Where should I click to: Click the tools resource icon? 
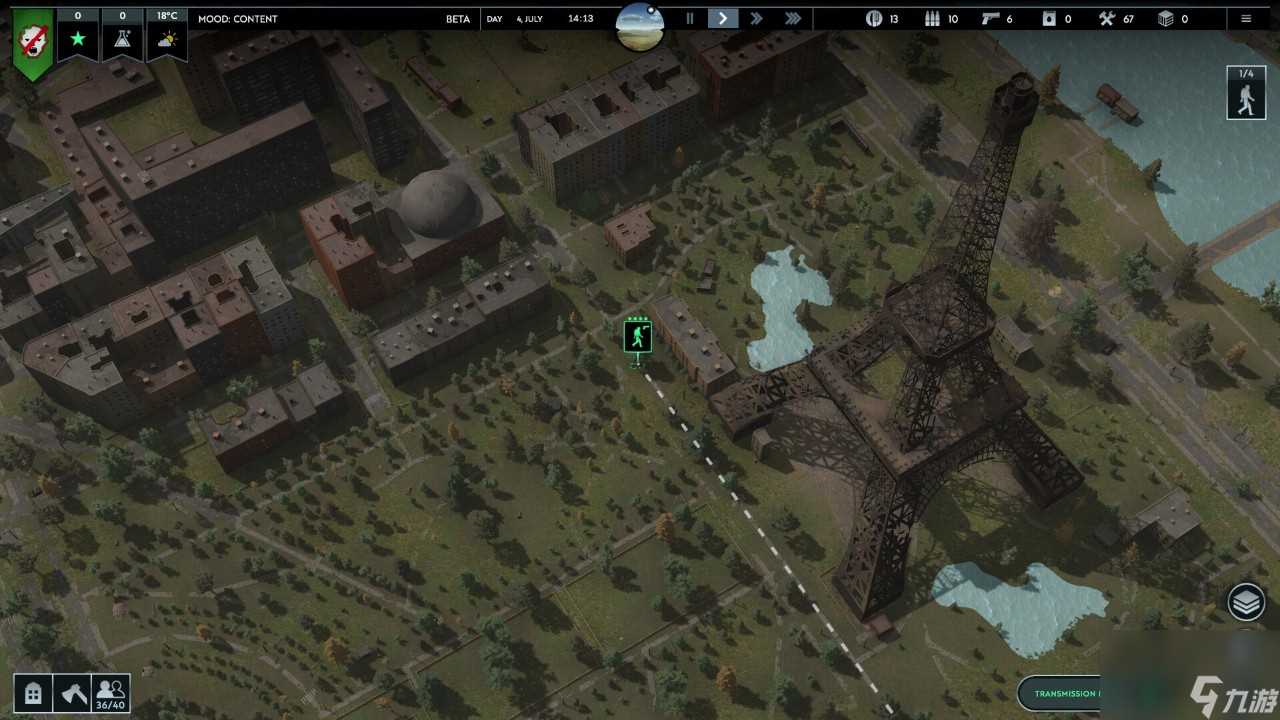click(1106, 18)
